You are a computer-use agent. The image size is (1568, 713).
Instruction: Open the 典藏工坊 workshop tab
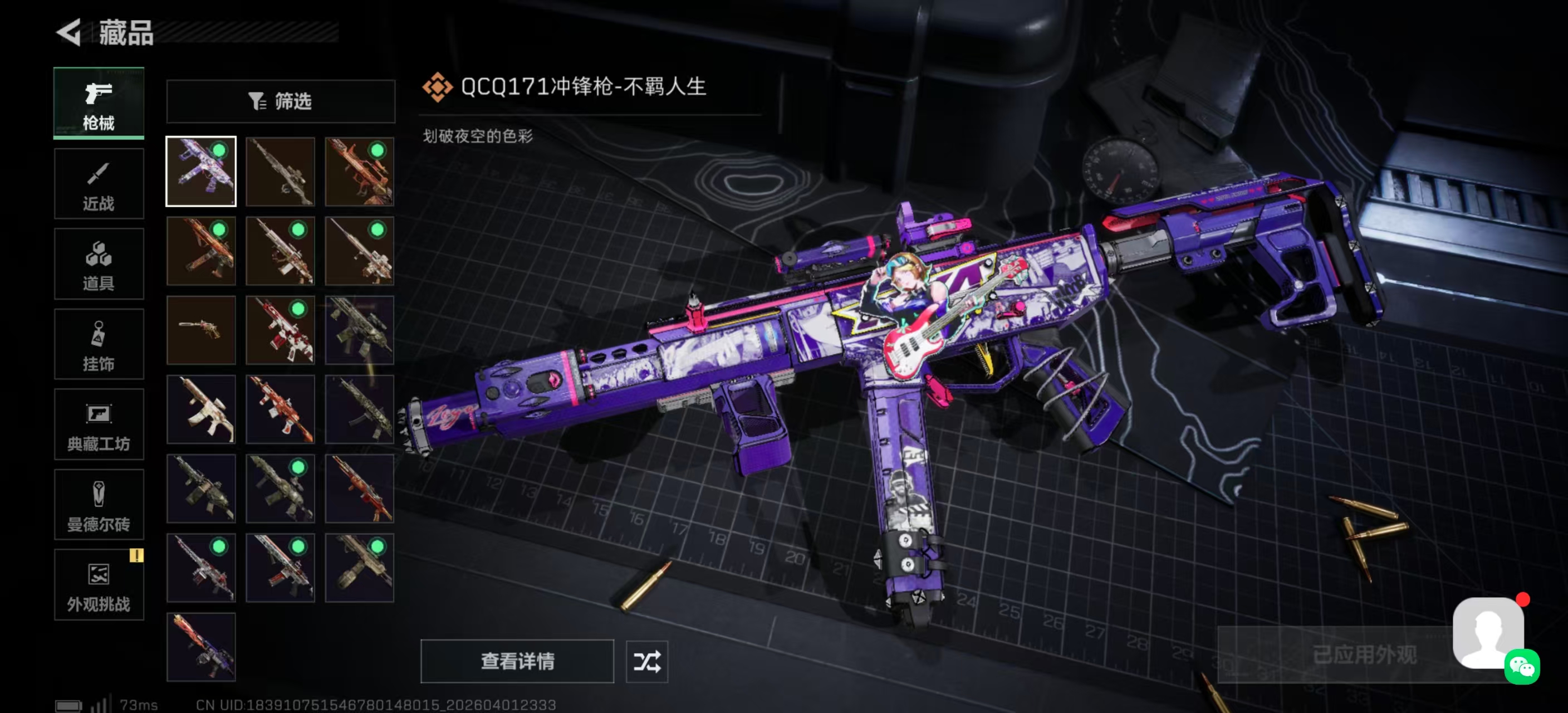tap(99, 424)
